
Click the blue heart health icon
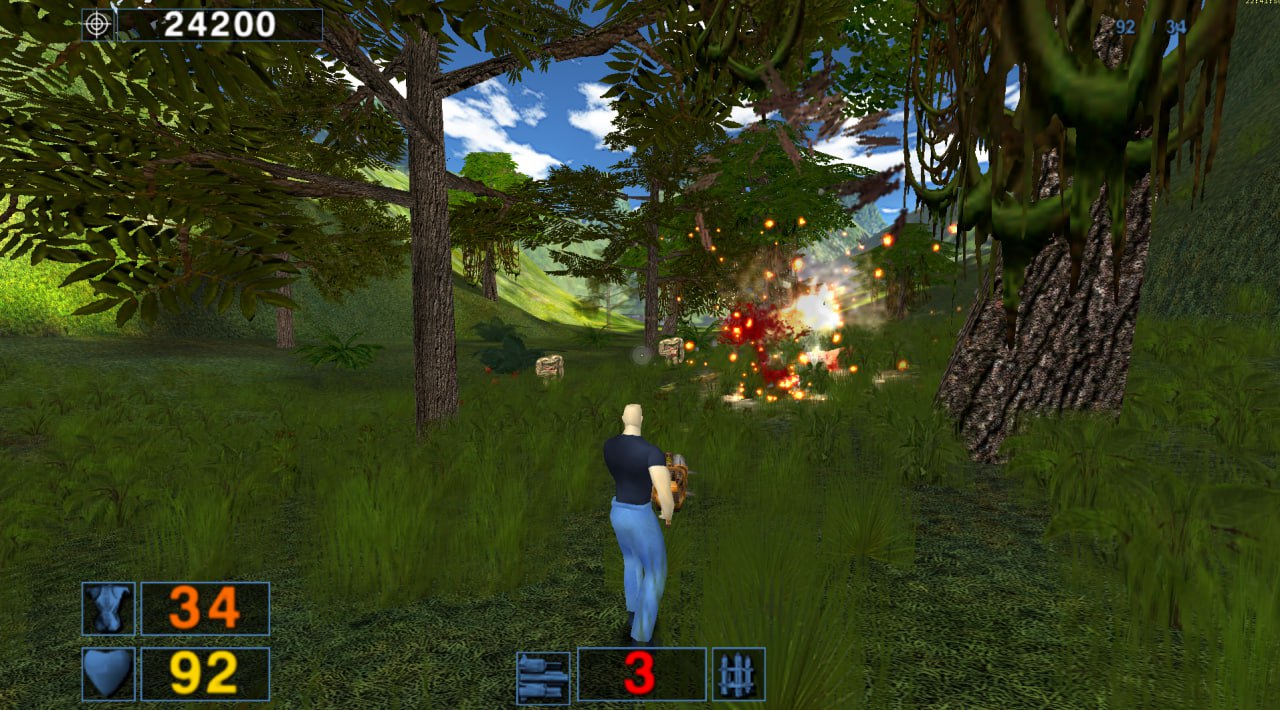click(108, 673)
